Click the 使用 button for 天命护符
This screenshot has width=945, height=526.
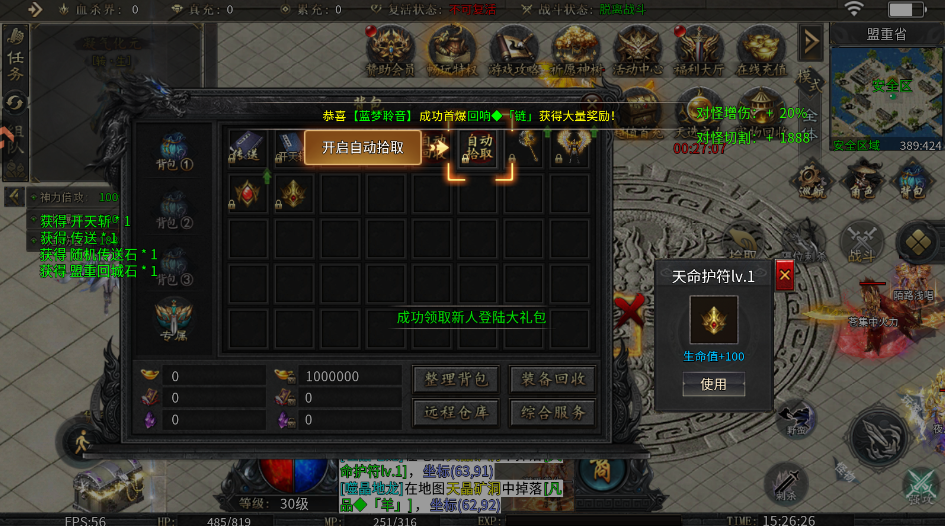click(713, 384)
